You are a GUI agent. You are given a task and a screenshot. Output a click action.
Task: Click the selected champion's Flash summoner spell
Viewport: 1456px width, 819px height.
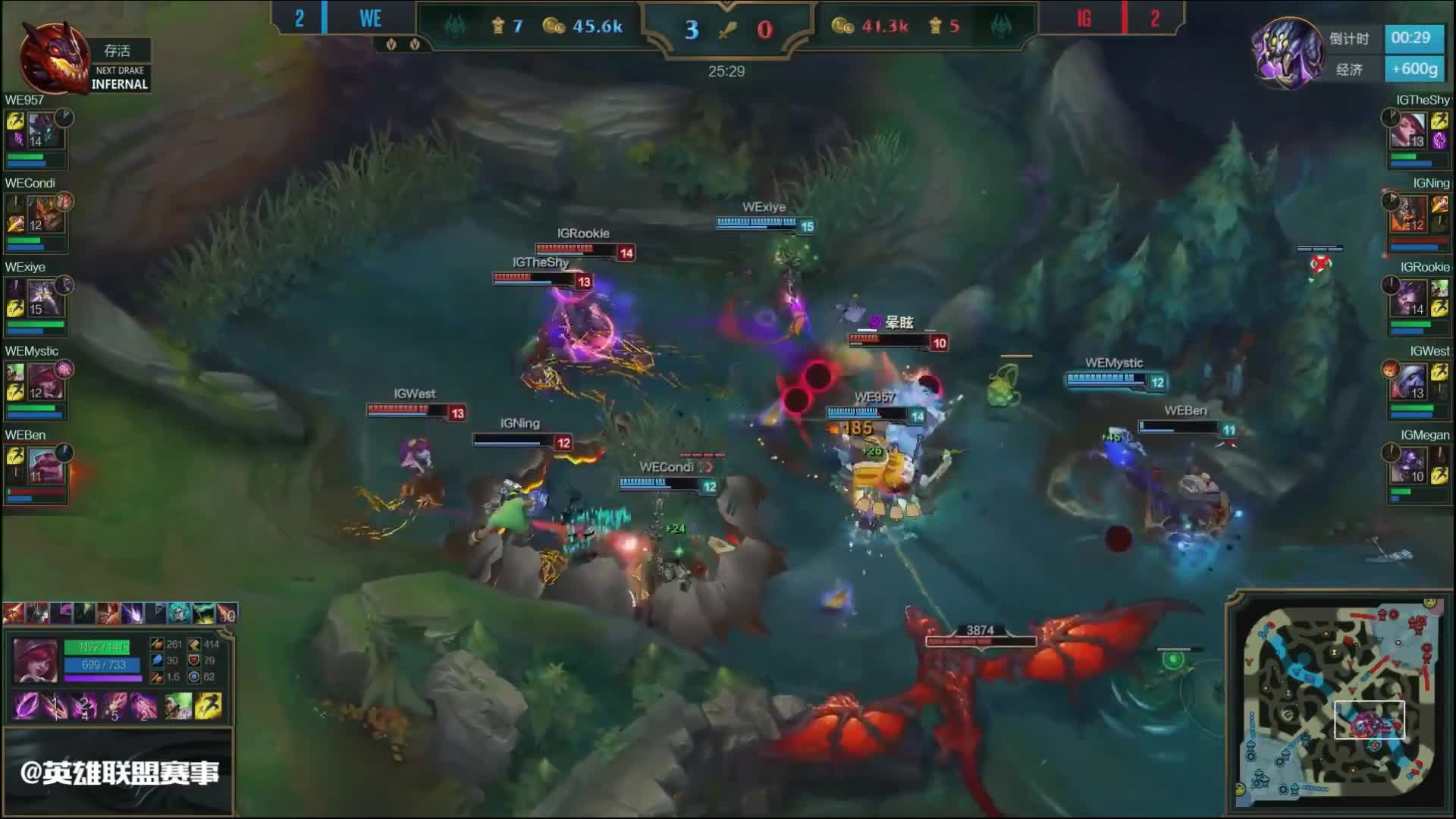(x=209, y=706)
